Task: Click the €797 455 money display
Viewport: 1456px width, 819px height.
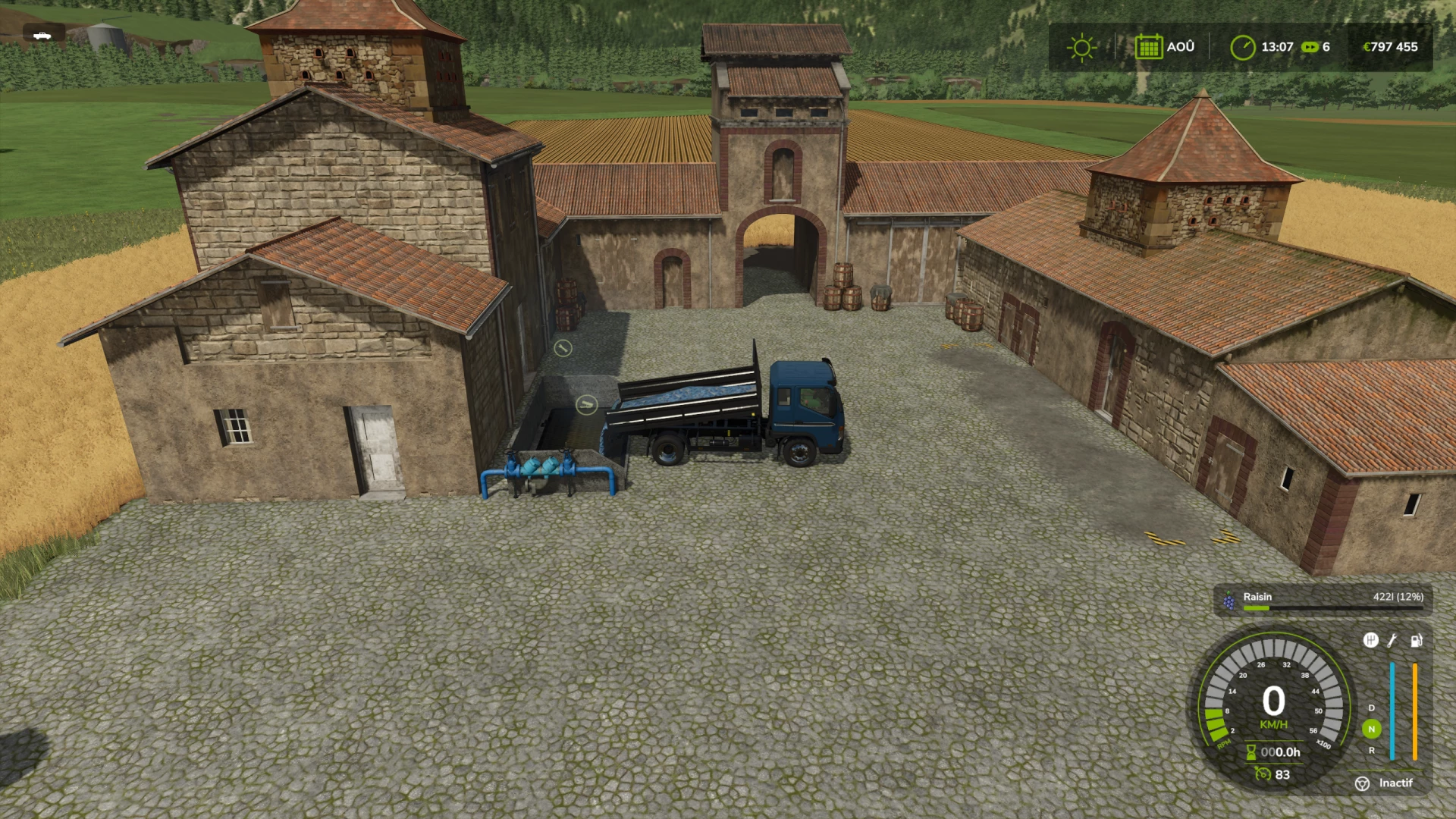Action: [1392, 47]
